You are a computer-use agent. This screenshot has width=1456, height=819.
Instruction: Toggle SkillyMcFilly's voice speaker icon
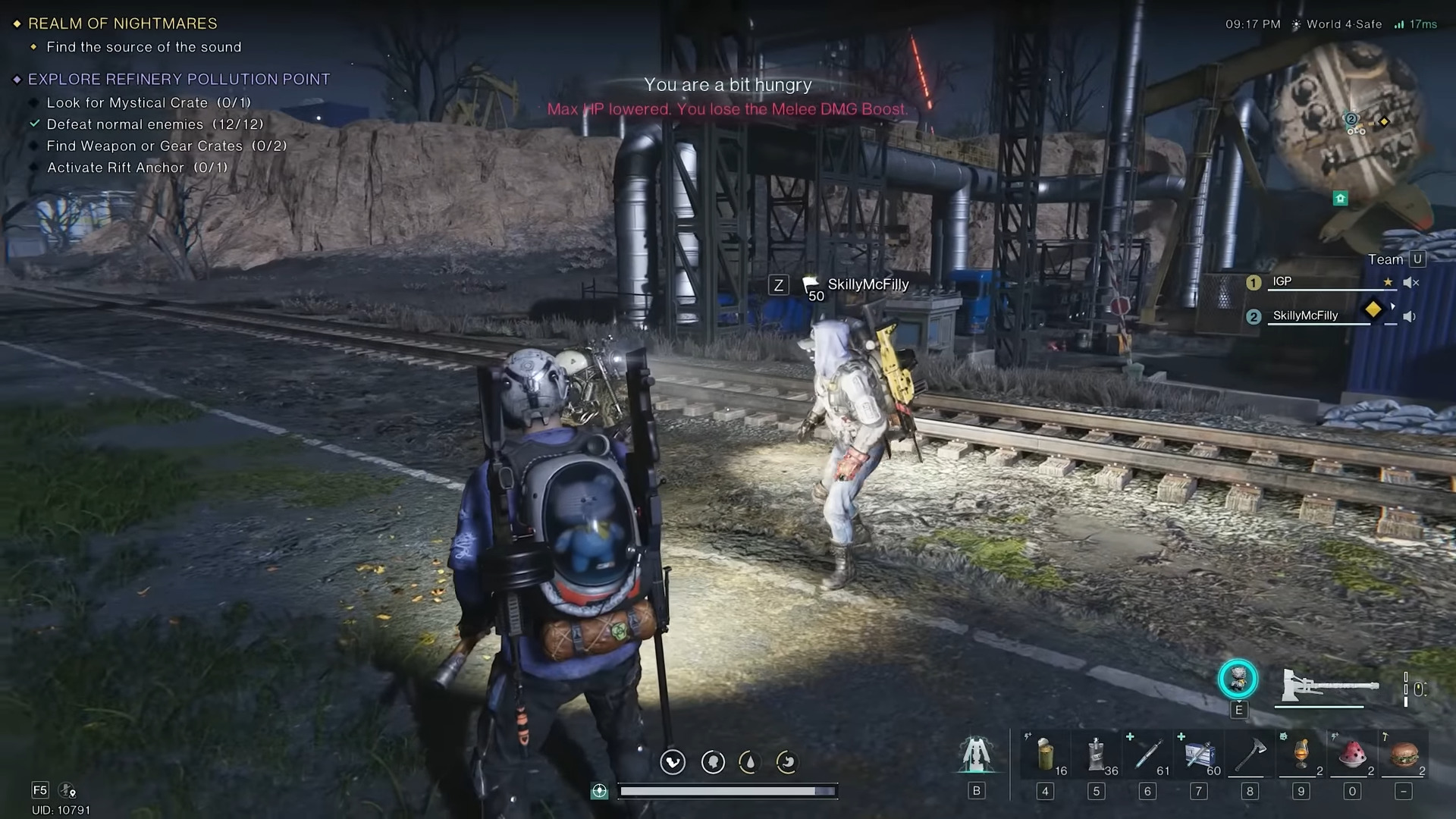1410,317
